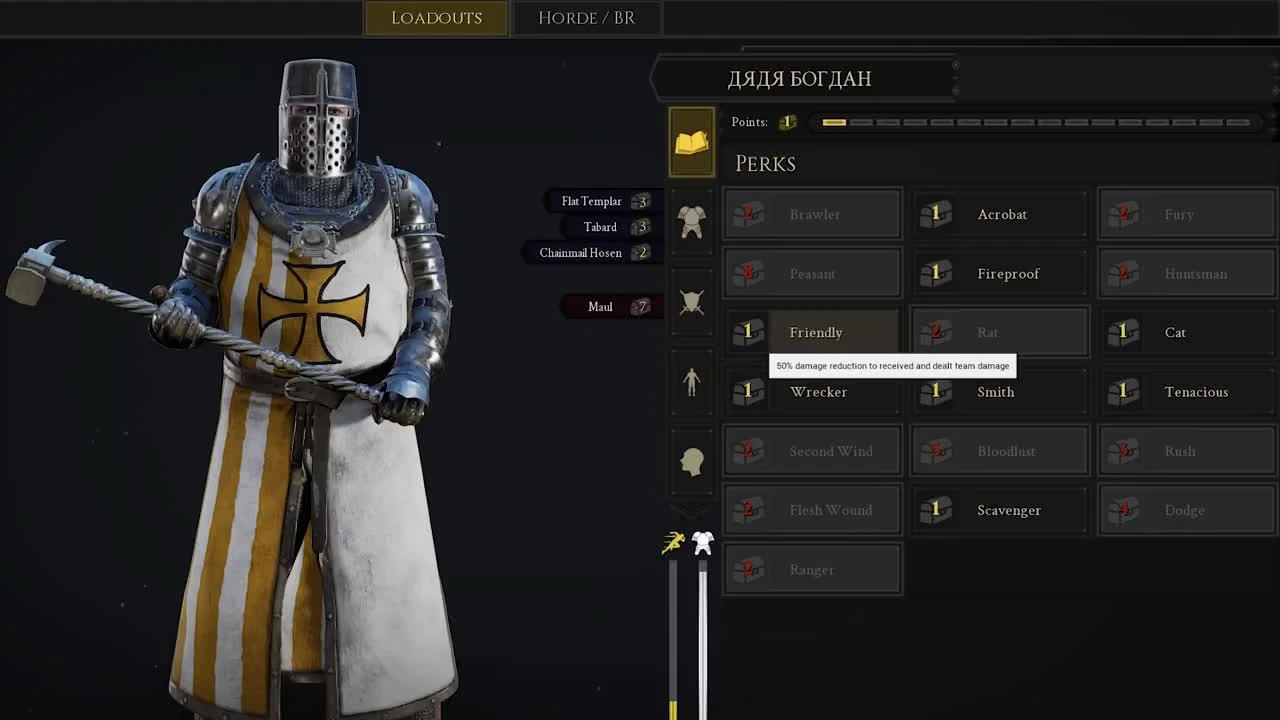The height and width of the screenshot is (720, 1280).
Task: Click the chest icon beside Scavenger
Action: pyautogui.click(x=935, y=510)
